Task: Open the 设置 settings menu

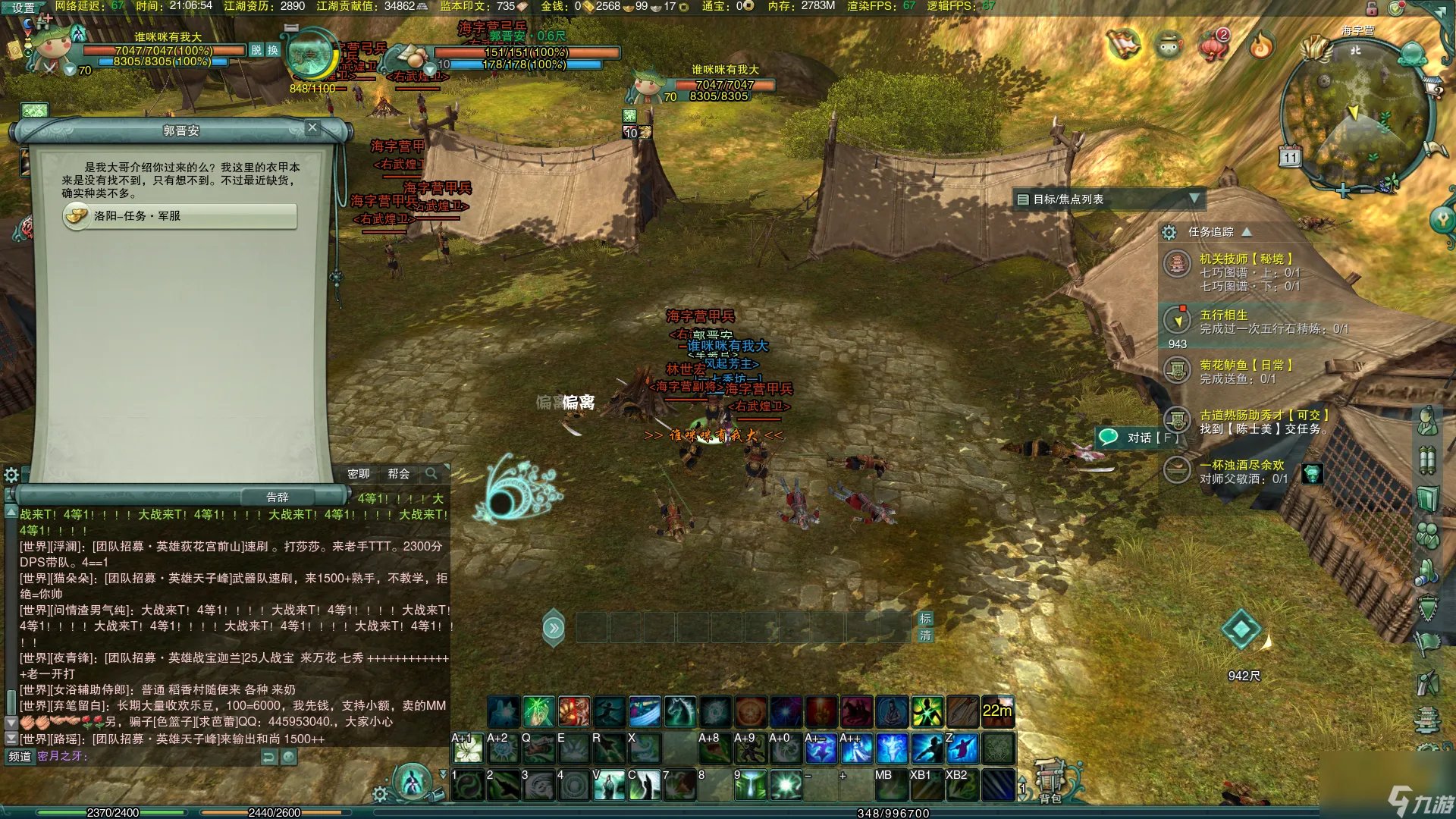Action: tap(23, 8)
